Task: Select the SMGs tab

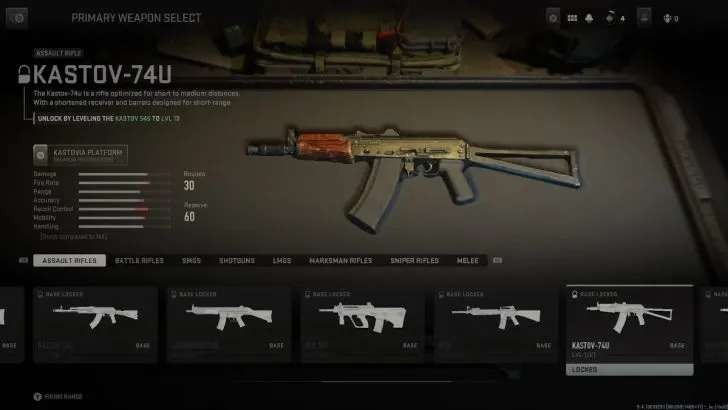Action: (191, 260)
